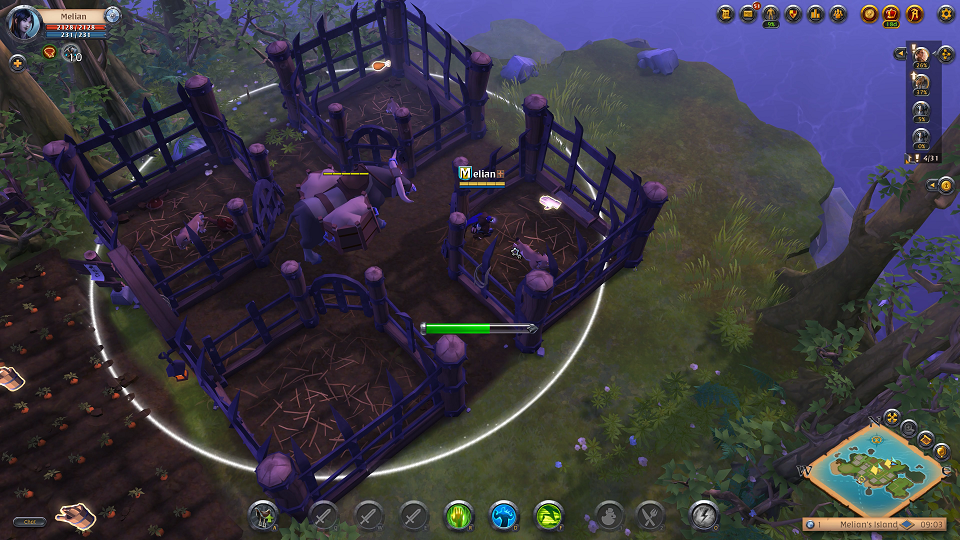Click the pointing hand interaction icon
Viewport: 960px width, 540px height.
[x=75, y=515]
